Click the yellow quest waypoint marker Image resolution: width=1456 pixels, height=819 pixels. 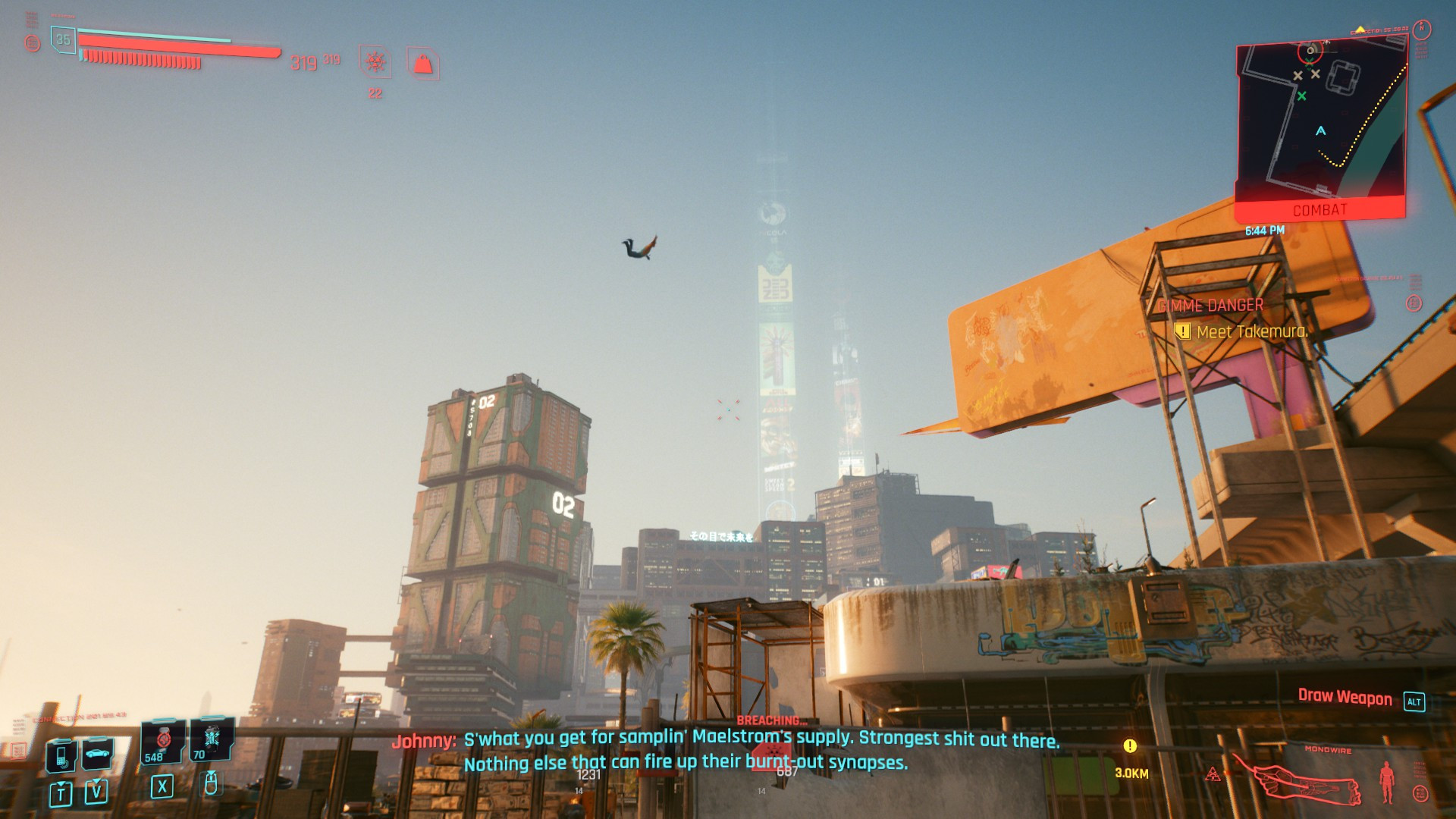click(1130, 746)
